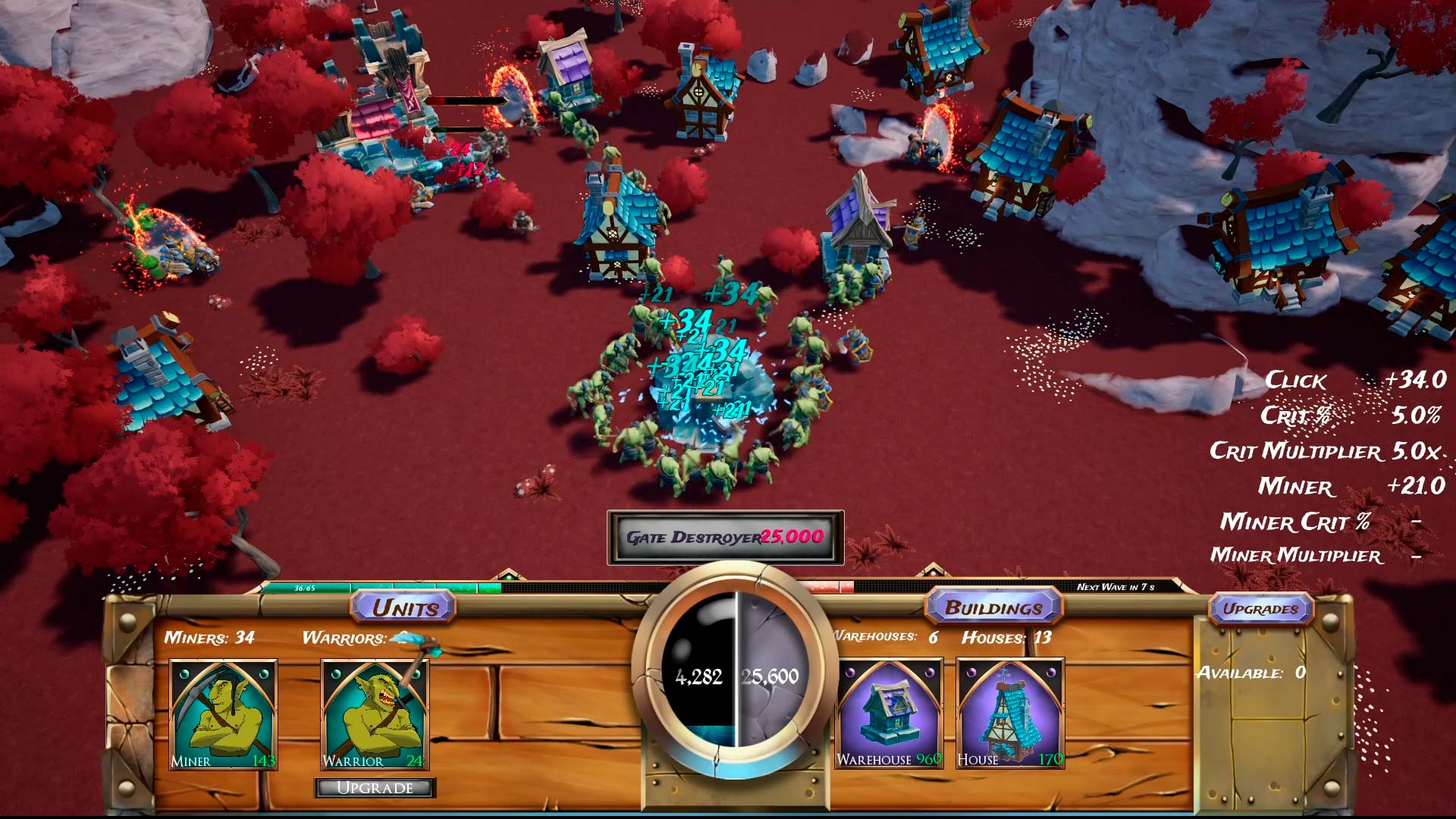Recruit a Warrior unit
The height and width of the screenshot is (819, 1456).
375,714
